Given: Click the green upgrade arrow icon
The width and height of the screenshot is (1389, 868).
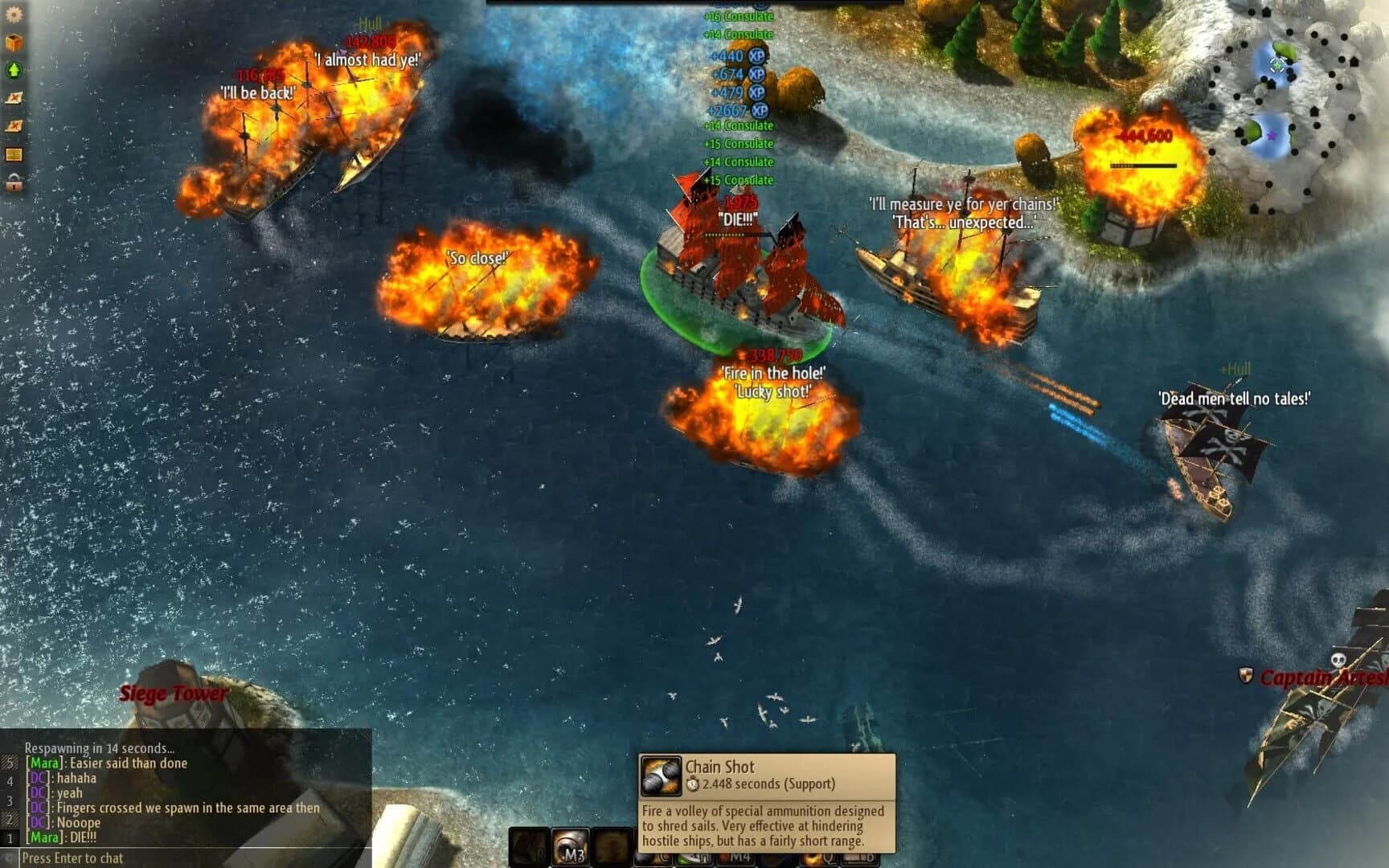Looking at the screenshot, I should tap(13, 68).
